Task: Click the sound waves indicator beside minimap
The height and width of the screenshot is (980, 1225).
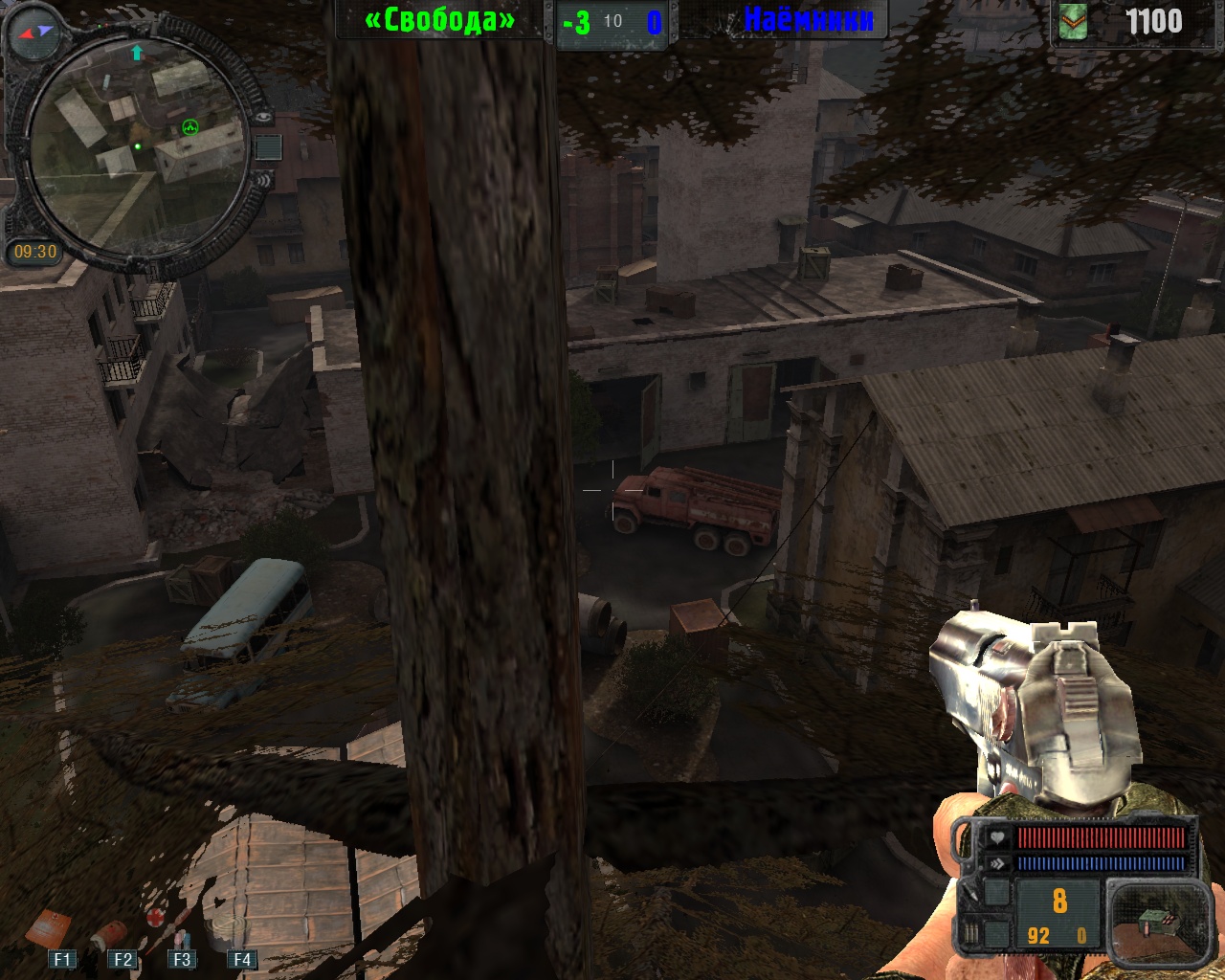Action: pos(261,179)
